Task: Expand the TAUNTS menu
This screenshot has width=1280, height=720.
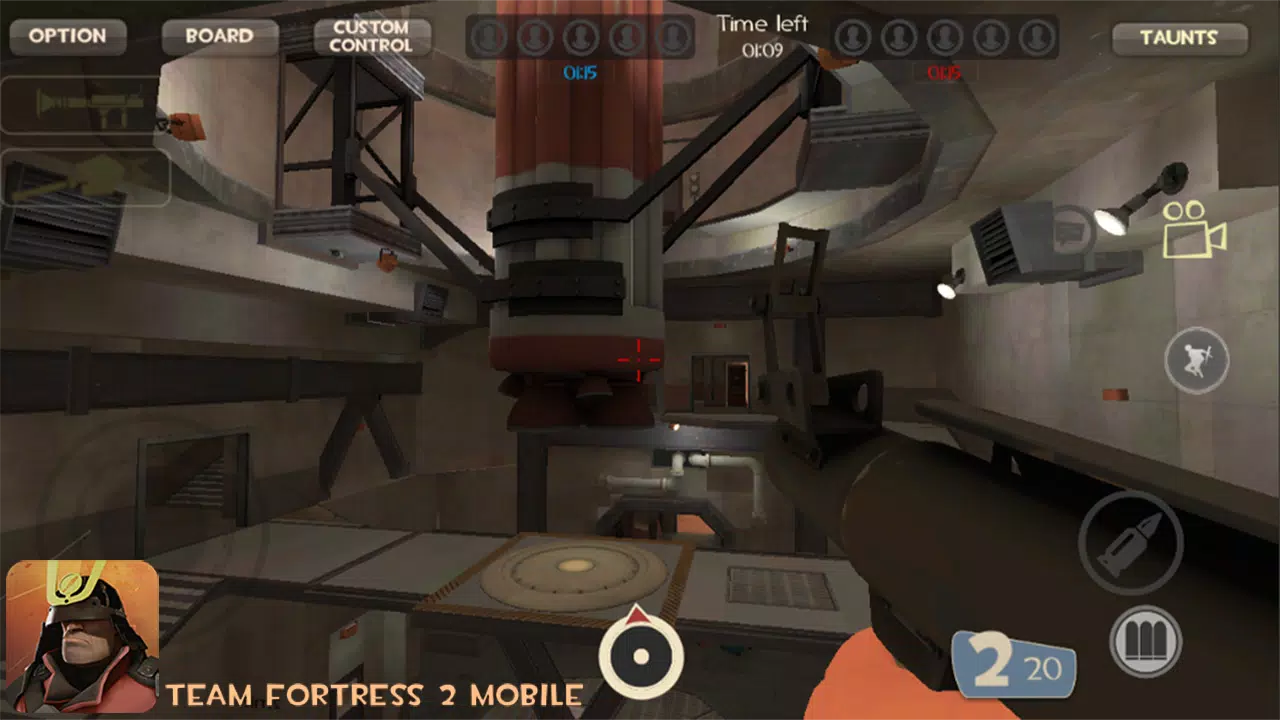Action: click(x=1179, y=38)
